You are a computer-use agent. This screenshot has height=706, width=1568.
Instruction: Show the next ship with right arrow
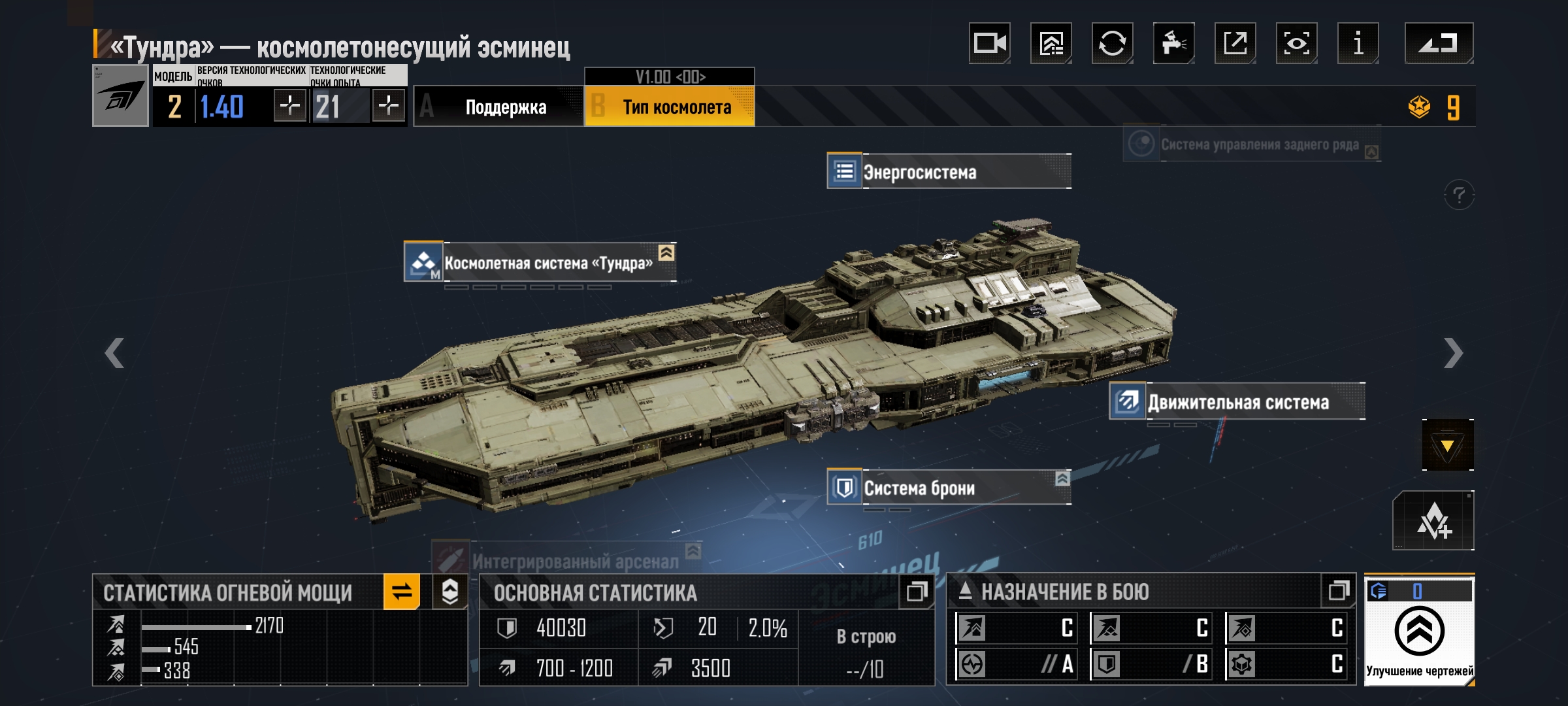(x=1453, y=354)
